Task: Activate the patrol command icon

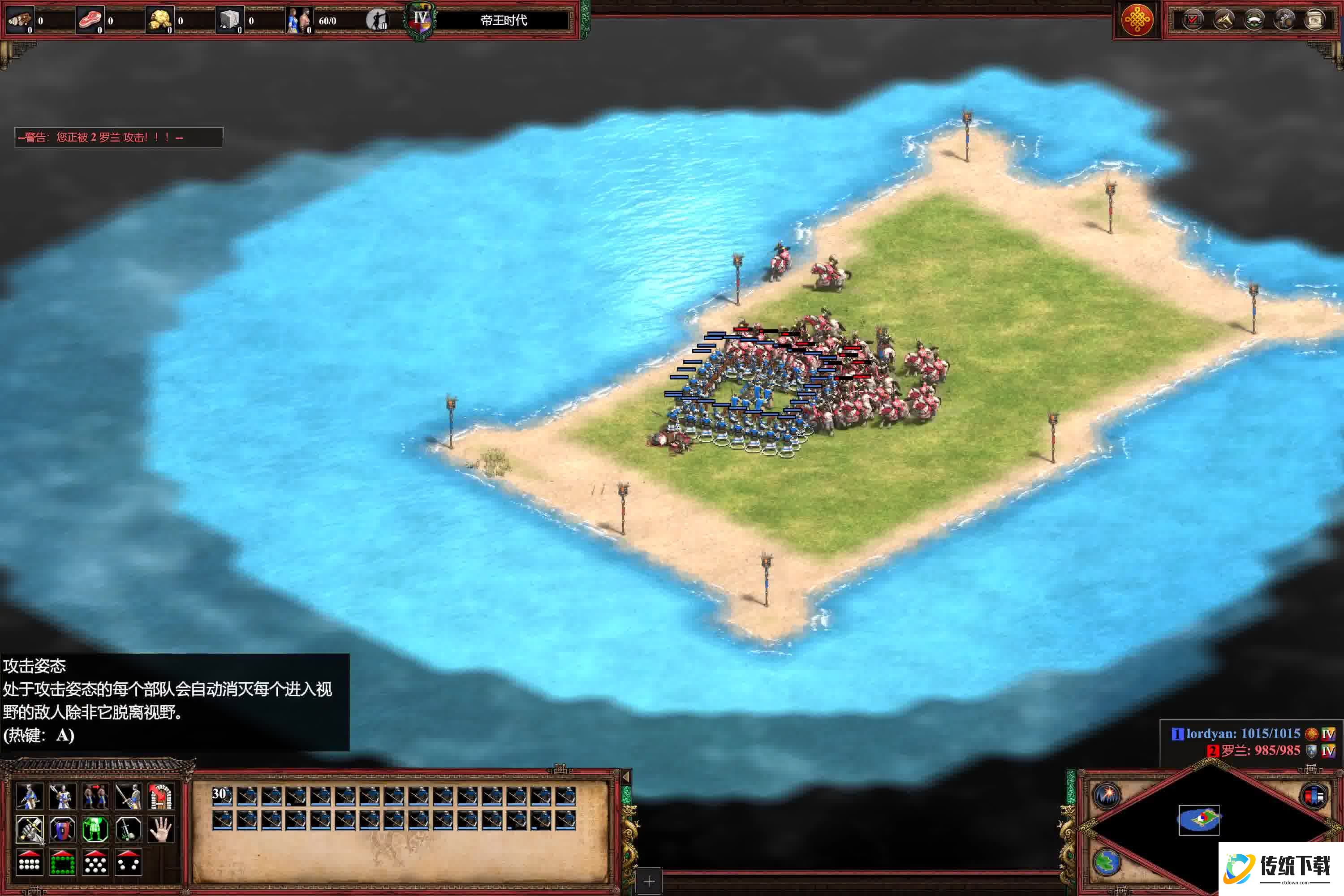Action: click(x=29, y=797)
